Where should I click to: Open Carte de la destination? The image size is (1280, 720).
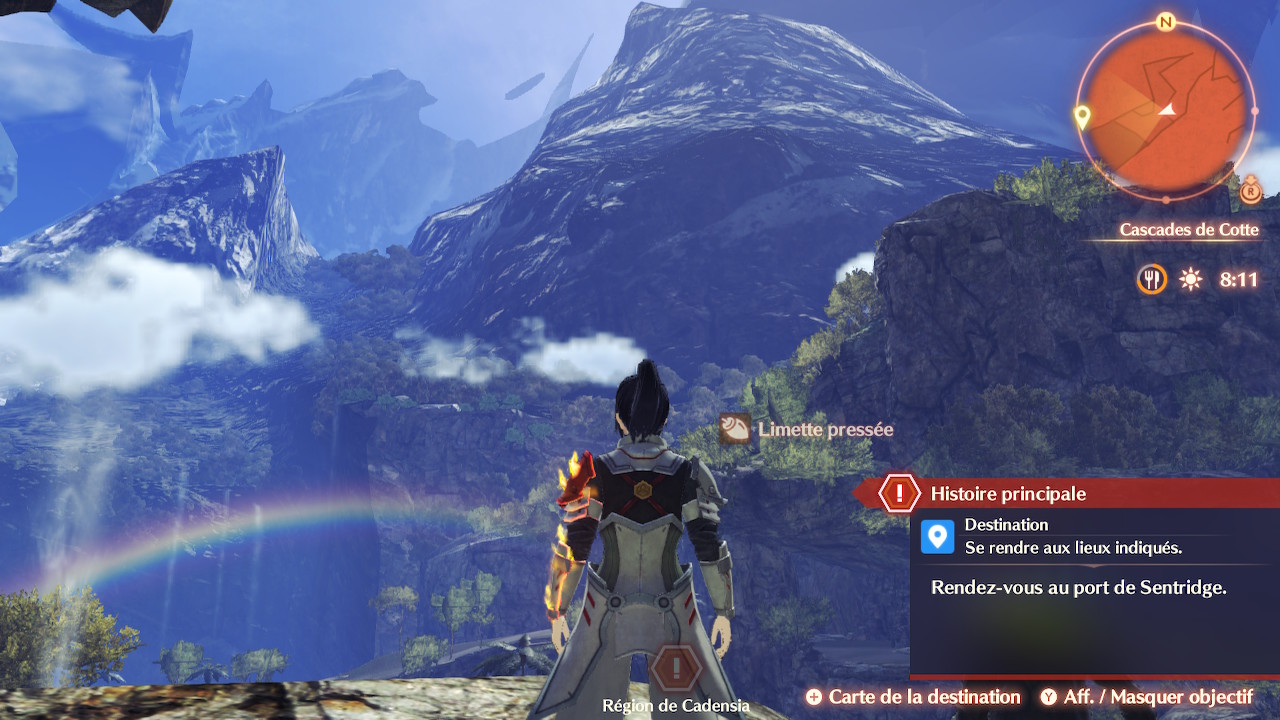tap(913, 697)
